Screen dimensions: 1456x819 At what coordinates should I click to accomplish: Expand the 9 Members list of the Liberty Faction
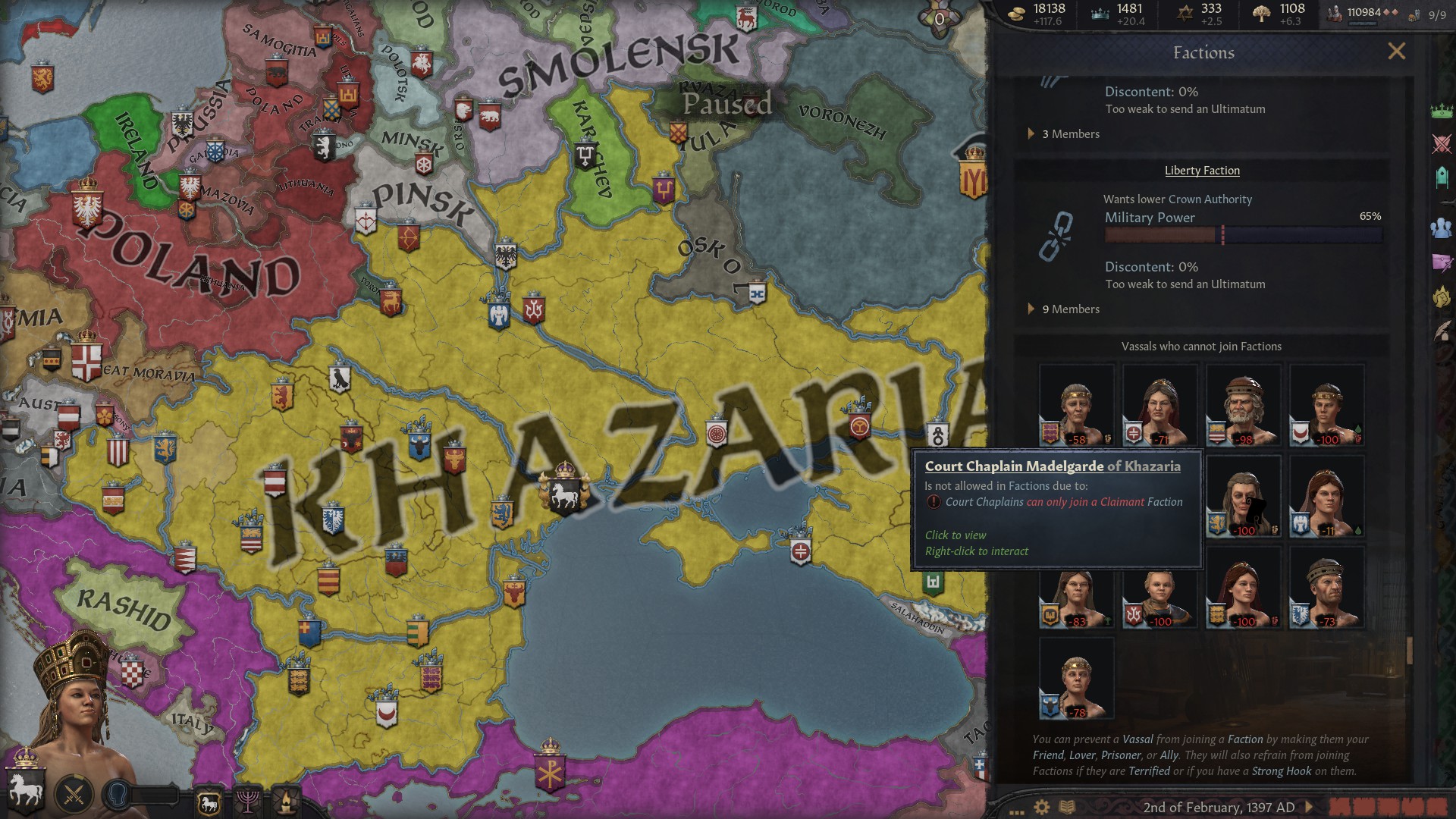[1065, 309]
